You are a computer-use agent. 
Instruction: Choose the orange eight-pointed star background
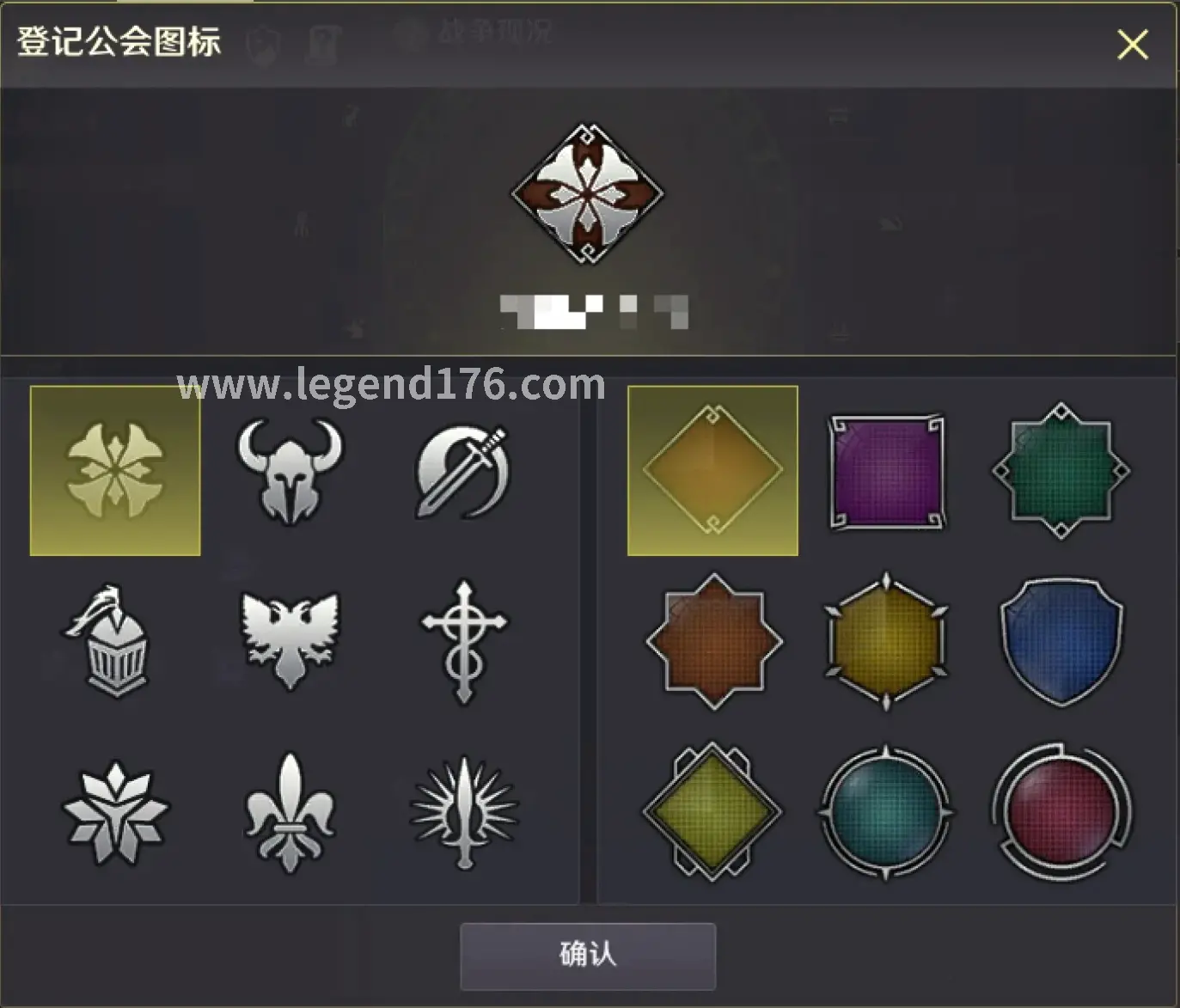point(712,639)
